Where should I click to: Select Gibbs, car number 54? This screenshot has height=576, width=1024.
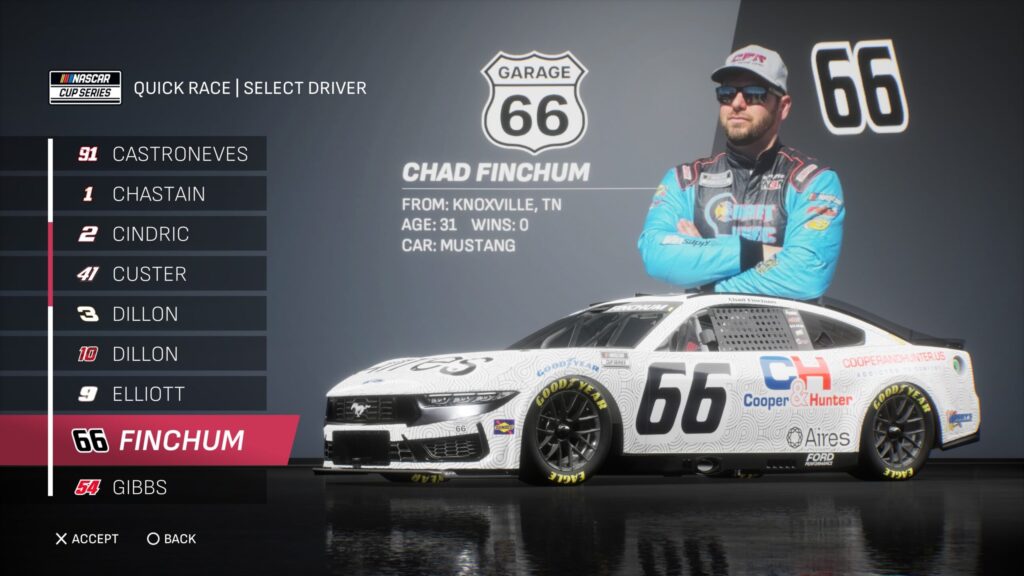pyautogui.click(x=160, y=487)
